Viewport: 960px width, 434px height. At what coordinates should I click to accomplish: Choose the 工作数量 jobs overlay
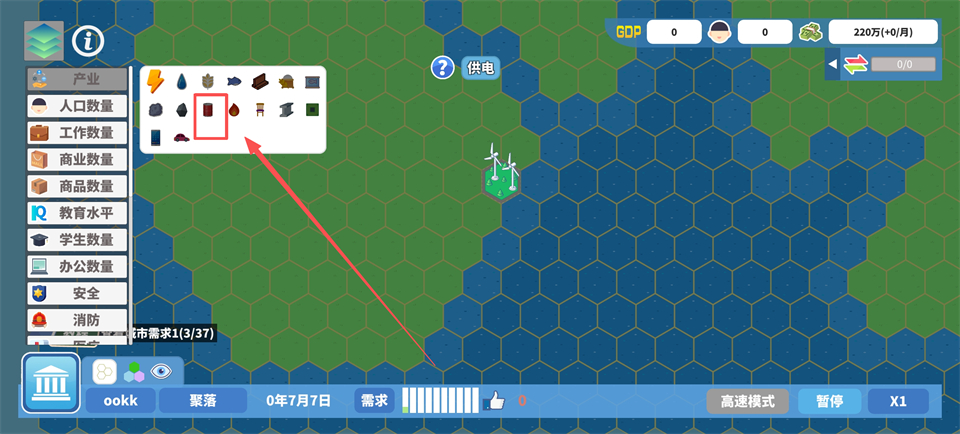click(x=78, y=133)
